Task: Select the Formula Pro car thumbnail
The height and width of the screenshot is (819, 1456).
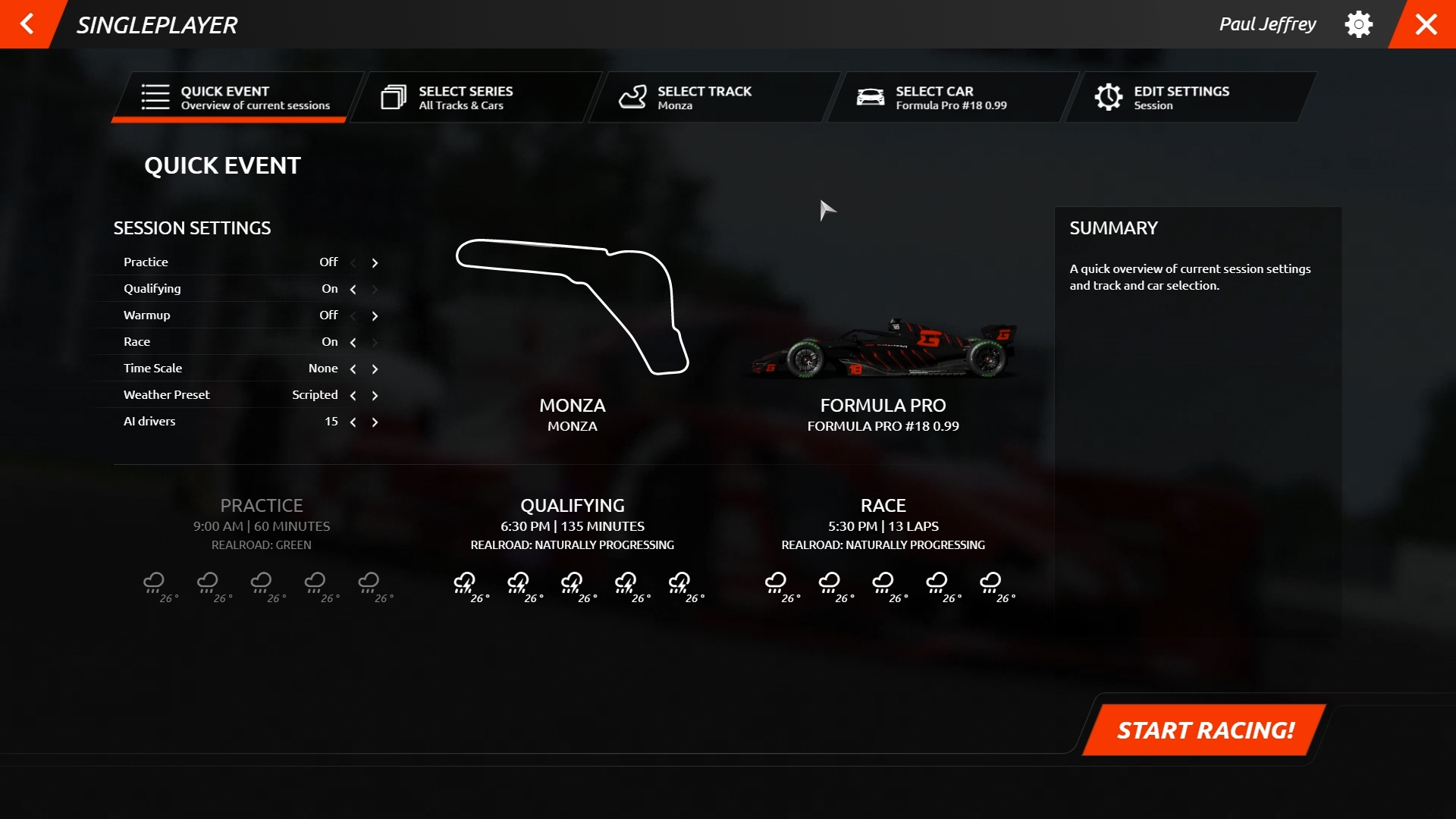Action: [x=883, y=350]
